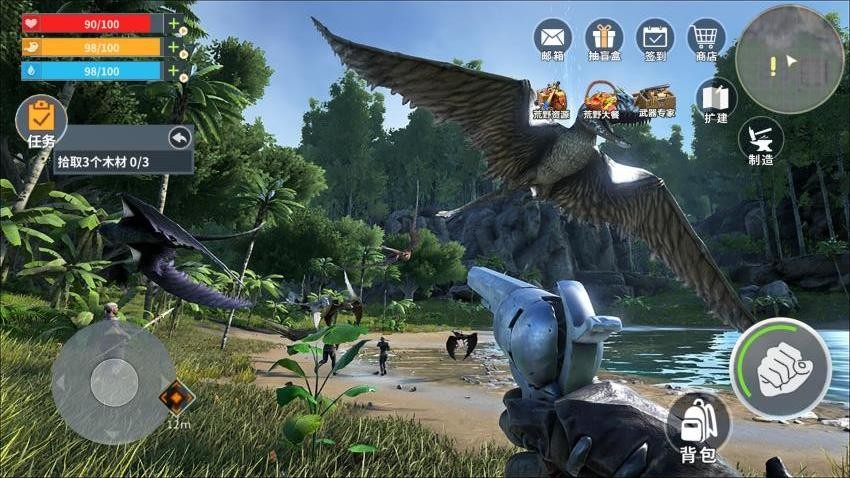Screen dimensions: 850x478
Task: Open the 商店 shop cart
Action: [706, 38]
